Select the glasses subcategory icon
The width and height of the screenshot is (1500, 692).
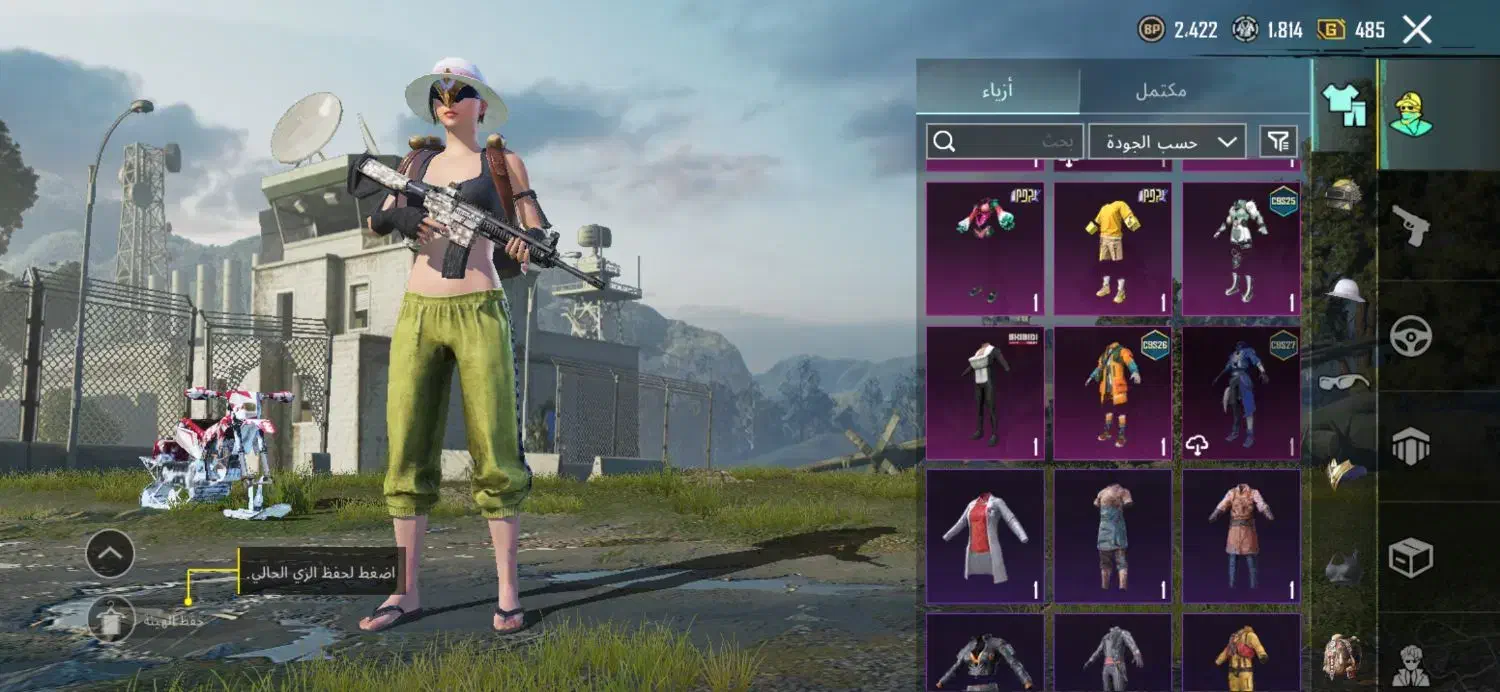[1344, 381]
